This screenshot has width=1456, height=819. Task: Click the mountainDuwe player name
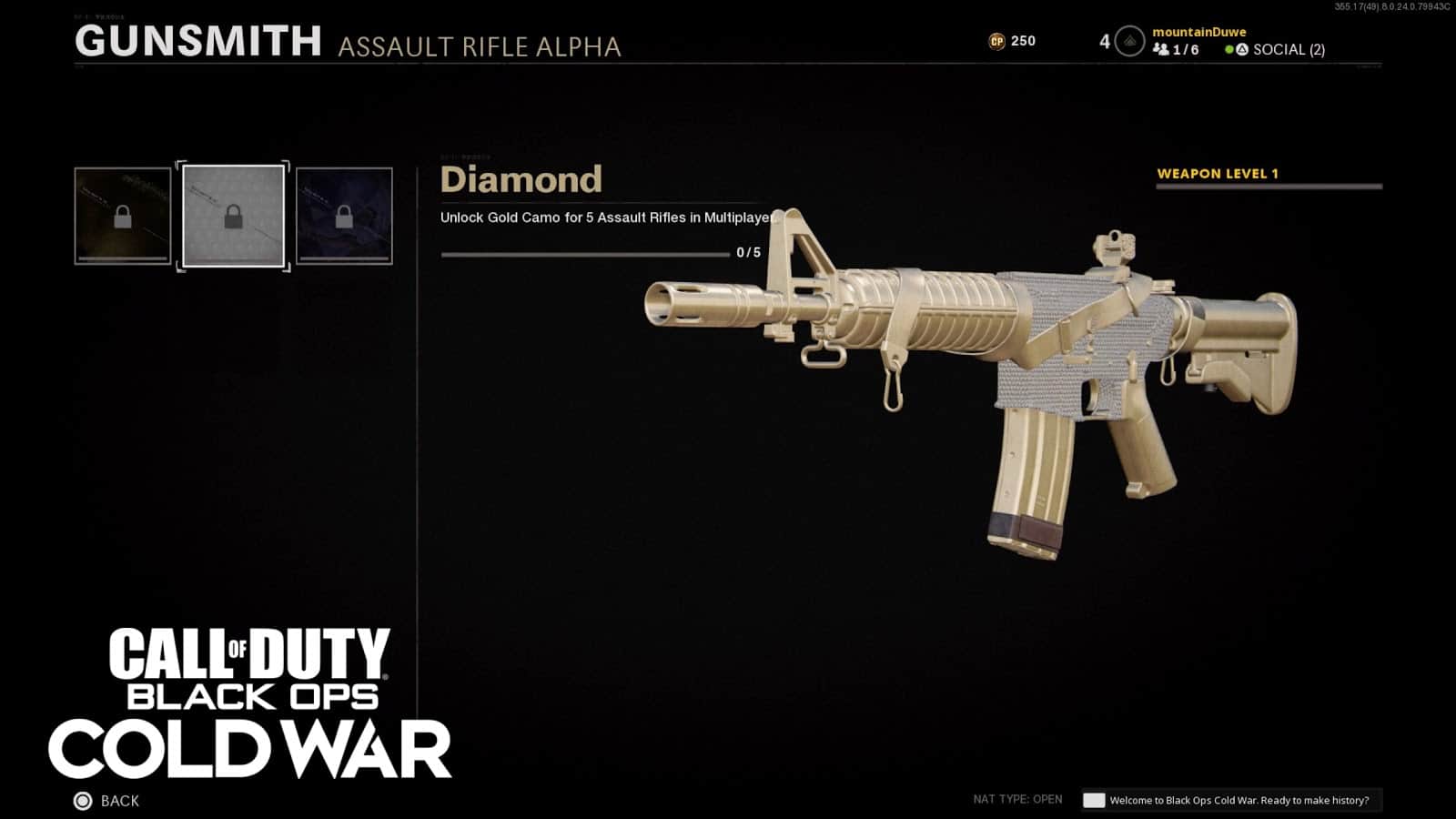tap(1199, 31)
